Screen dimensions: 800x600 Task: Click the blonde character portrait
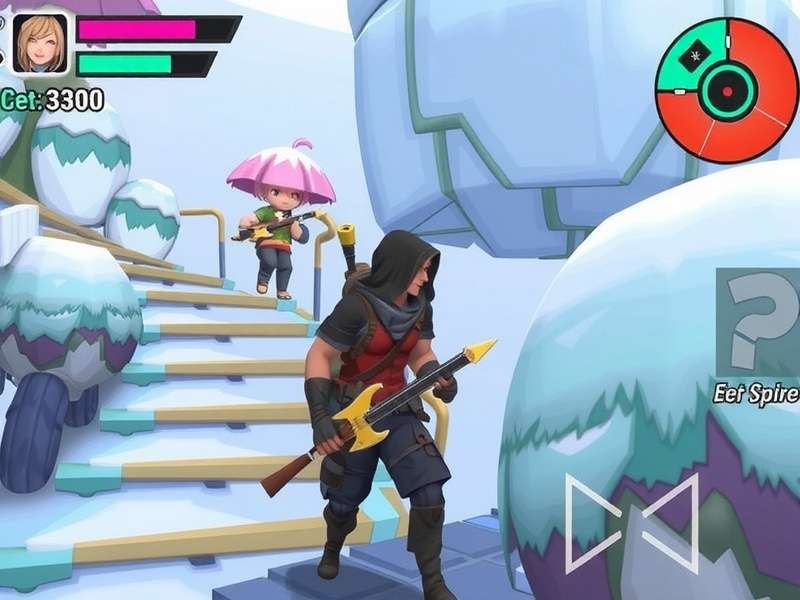40,44
